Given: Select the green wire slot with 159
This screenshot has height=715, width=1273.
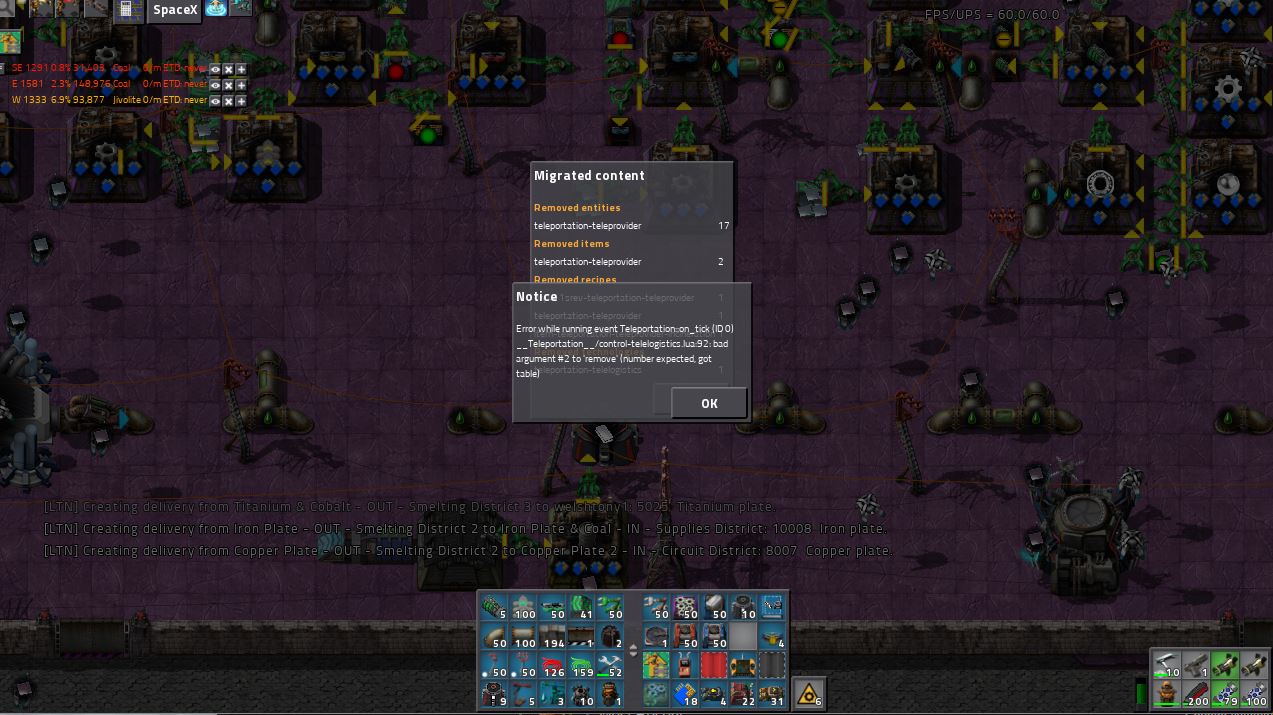Looking at the screenshot, I should [581, 665].
